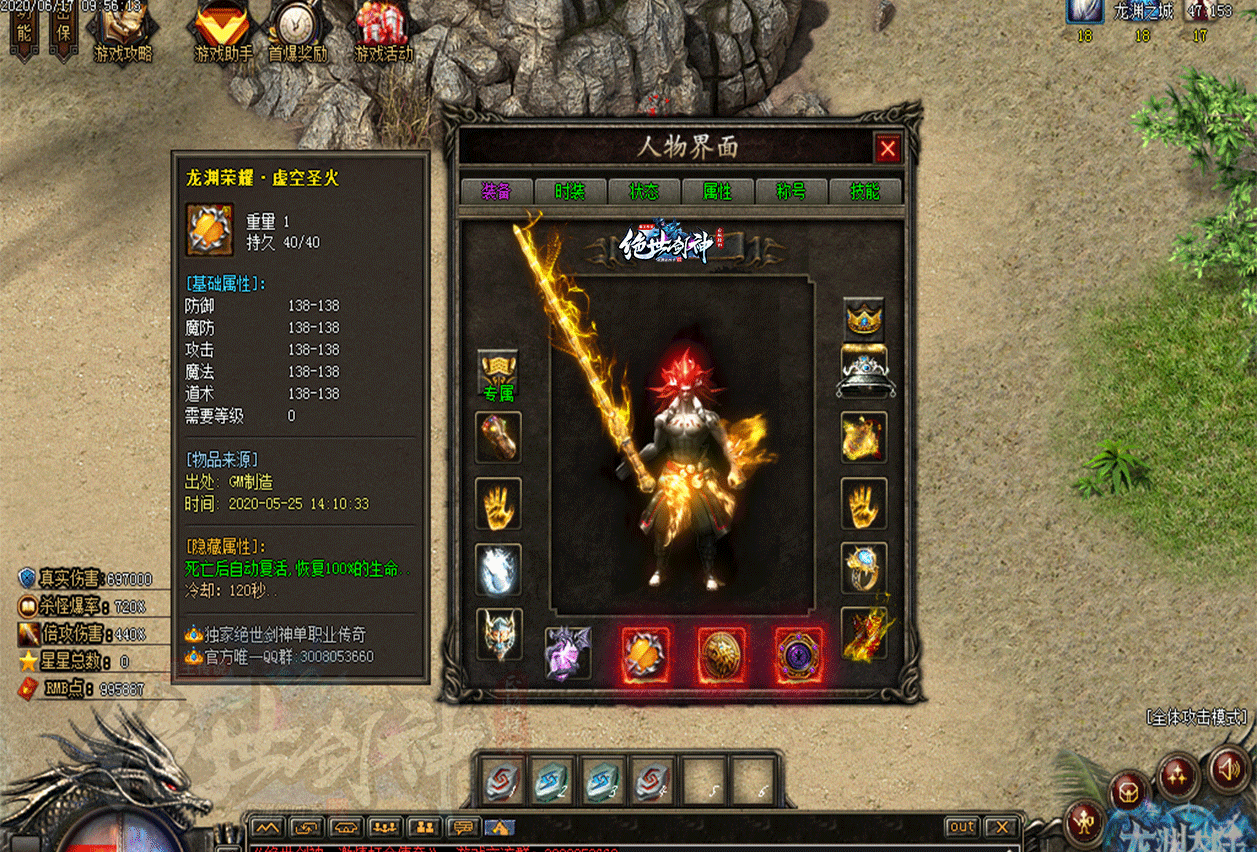Choose the round bronze shield slot
This screenshot has width=1257, height=852.
coord(722,655)
